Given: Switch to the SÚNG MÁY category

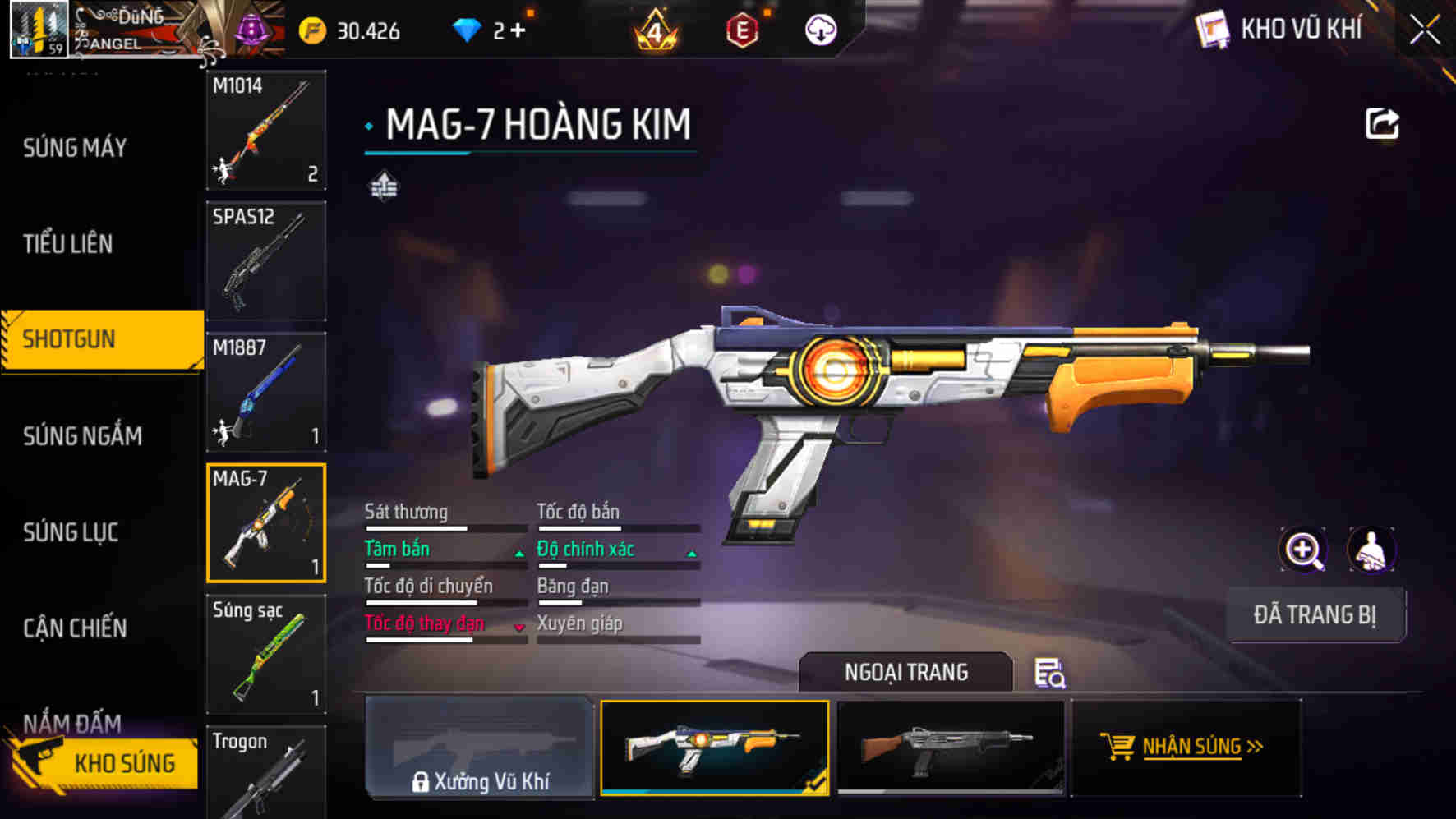Looking at the screenshot, I should click(x=75, y=148).
